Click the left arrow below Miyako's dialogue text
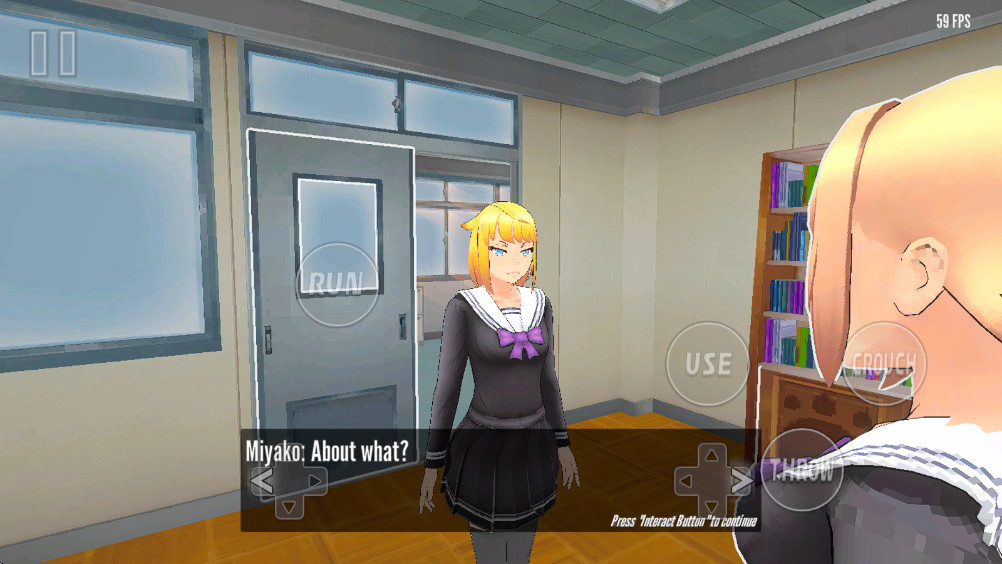1002x564 pixels. point(262,482)
